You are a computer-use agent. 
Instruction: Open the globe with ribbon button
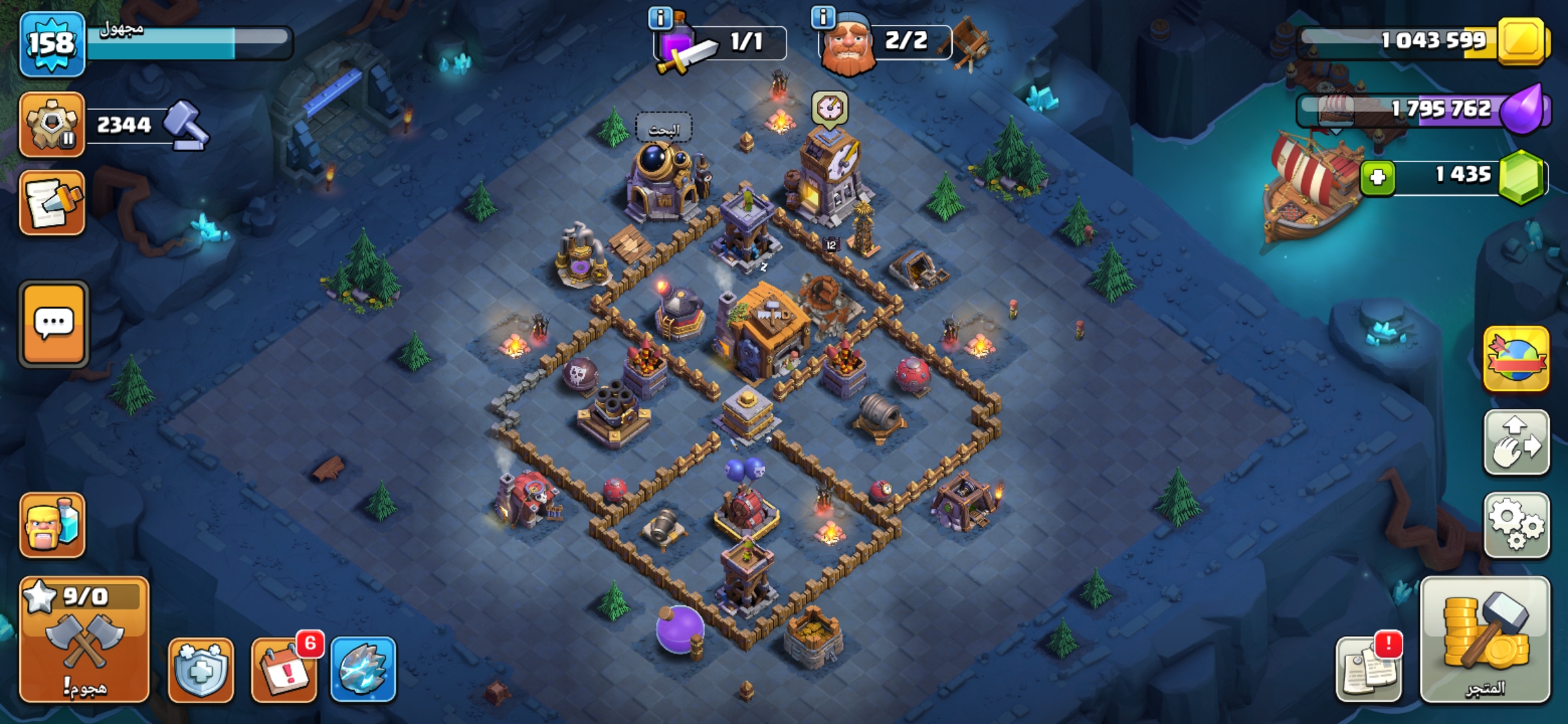(1516, 359)
